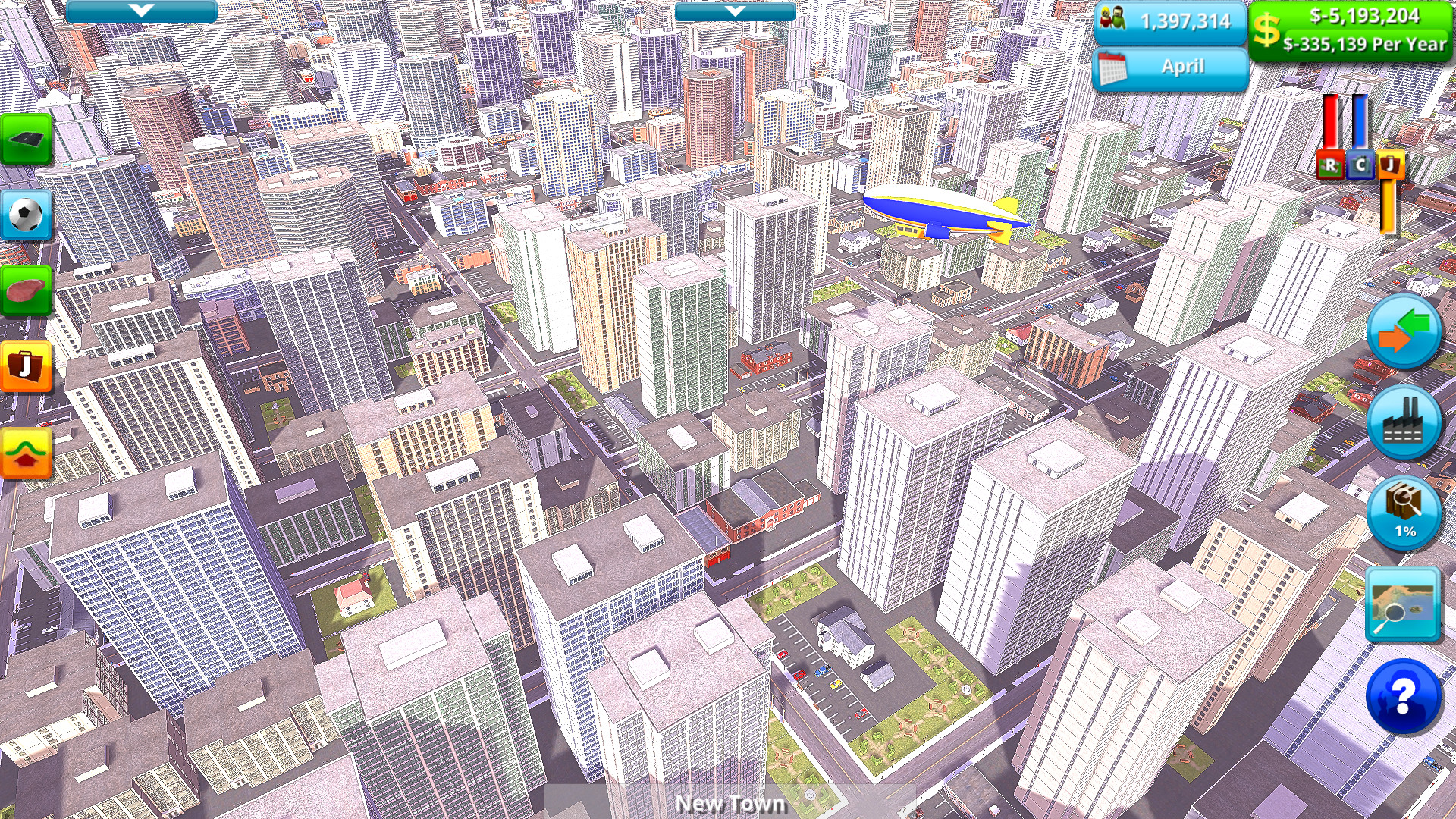Open the 1% tax rate panel

(1404, 513)
